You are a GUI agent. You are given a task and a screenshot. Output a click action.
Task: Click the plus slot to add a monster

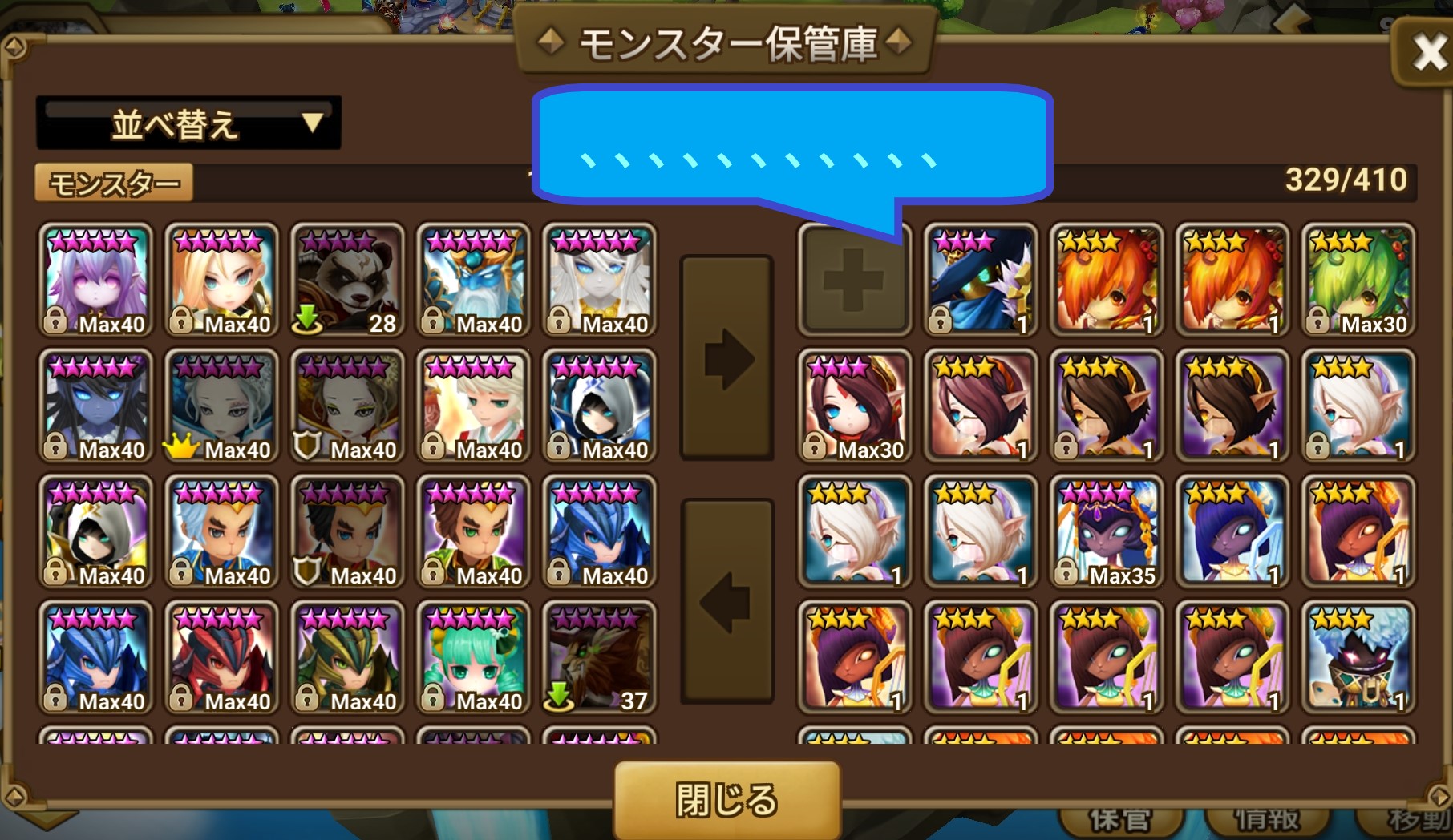(x=854, y=279)
